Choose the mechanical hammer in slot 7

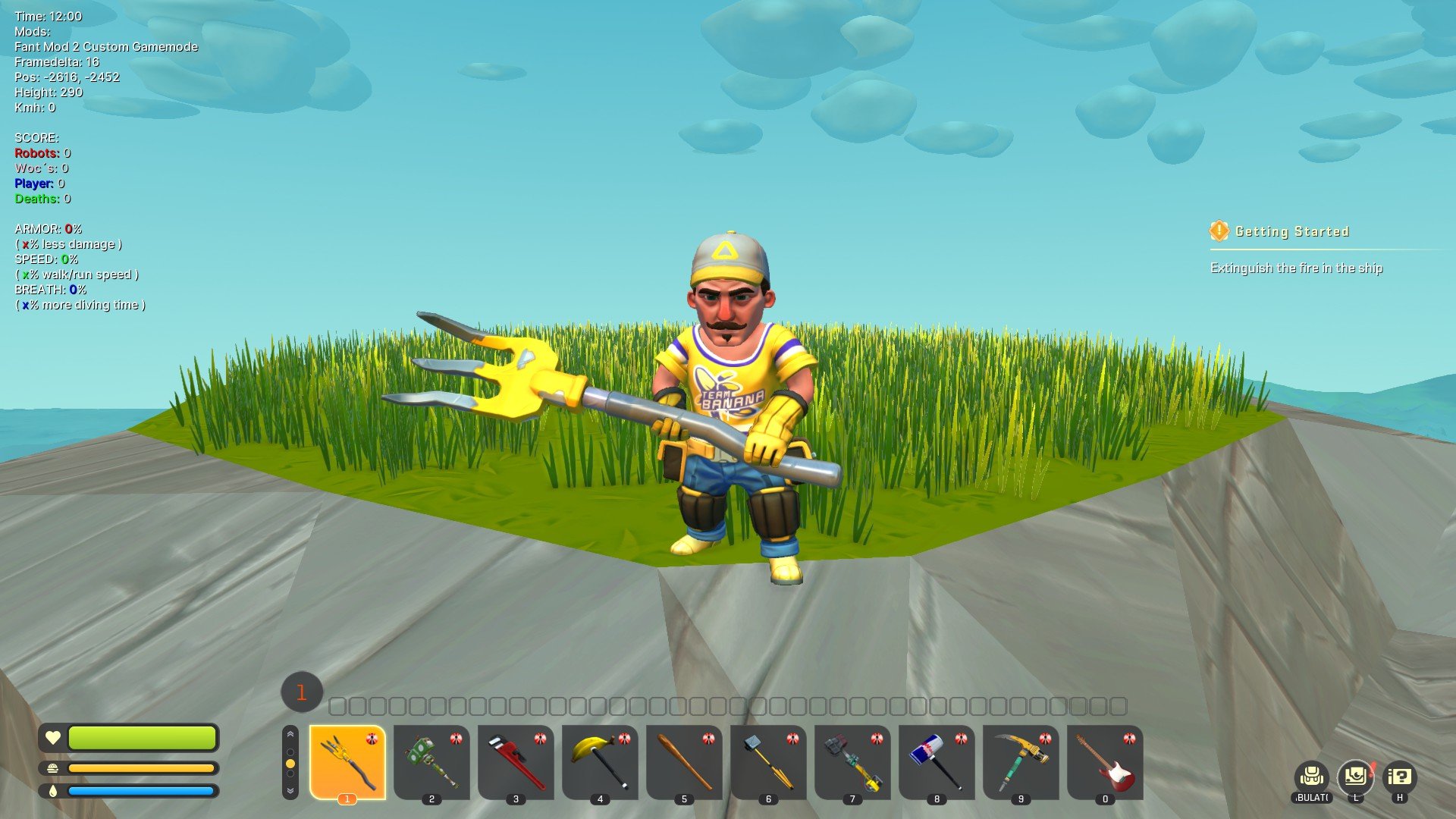(x=852, y=761)
